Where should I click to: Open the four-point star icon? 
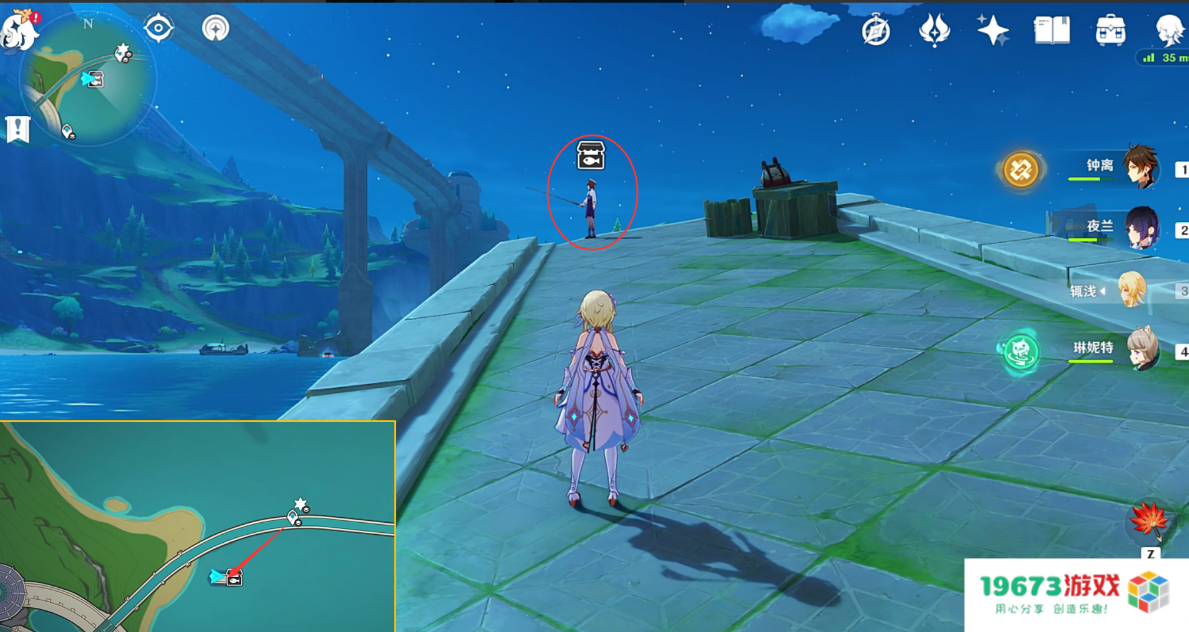point(993,31)
